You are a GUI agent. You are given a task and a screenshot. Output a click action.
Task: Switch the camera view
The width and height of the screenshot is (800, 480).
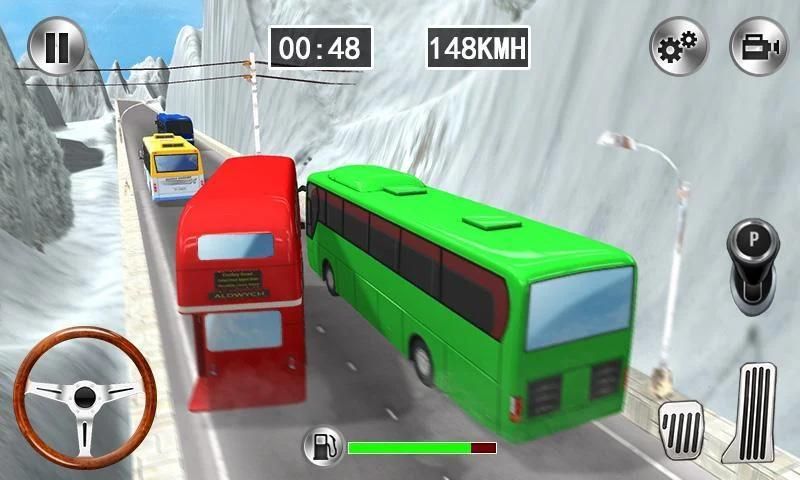click(757, 47)
